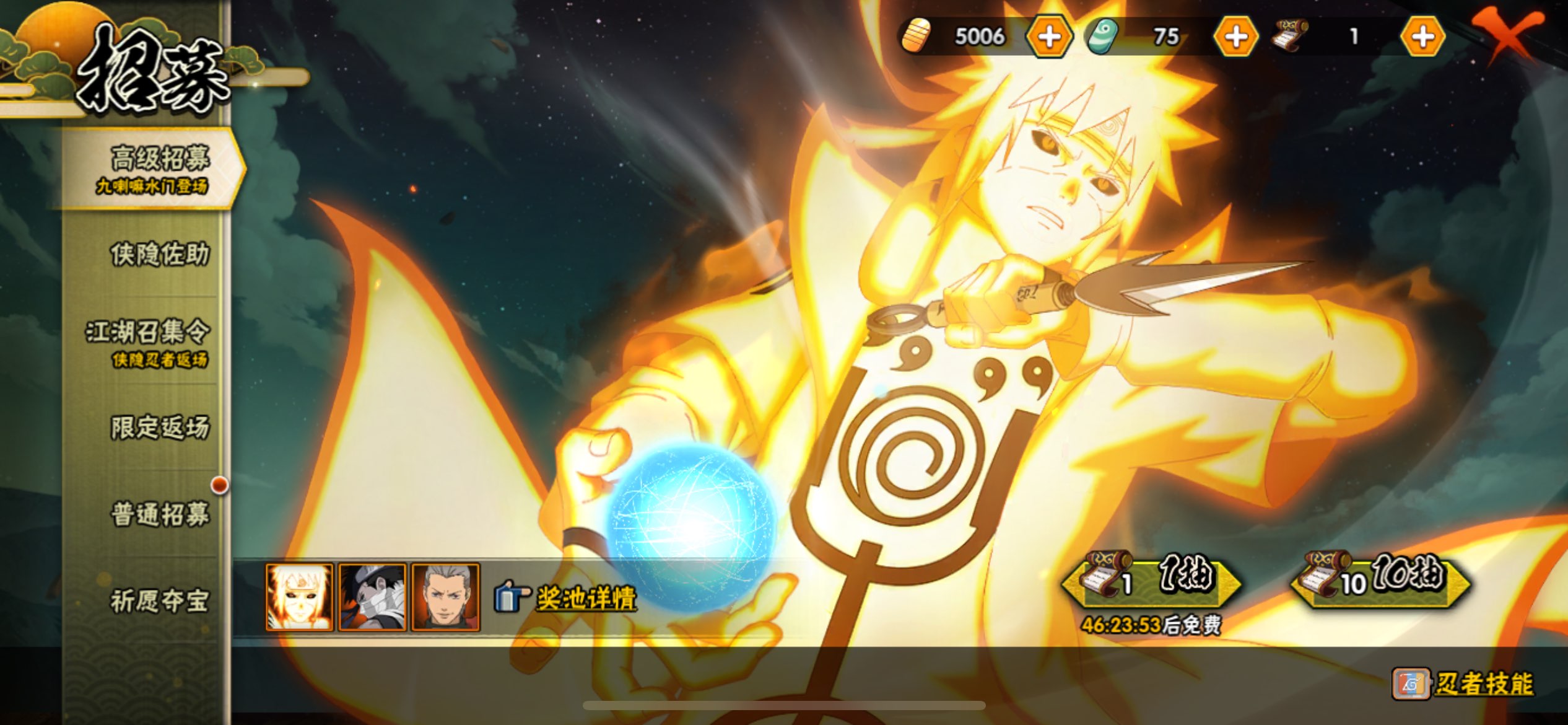Select the 江湖召集令 tab

[150, 341]
